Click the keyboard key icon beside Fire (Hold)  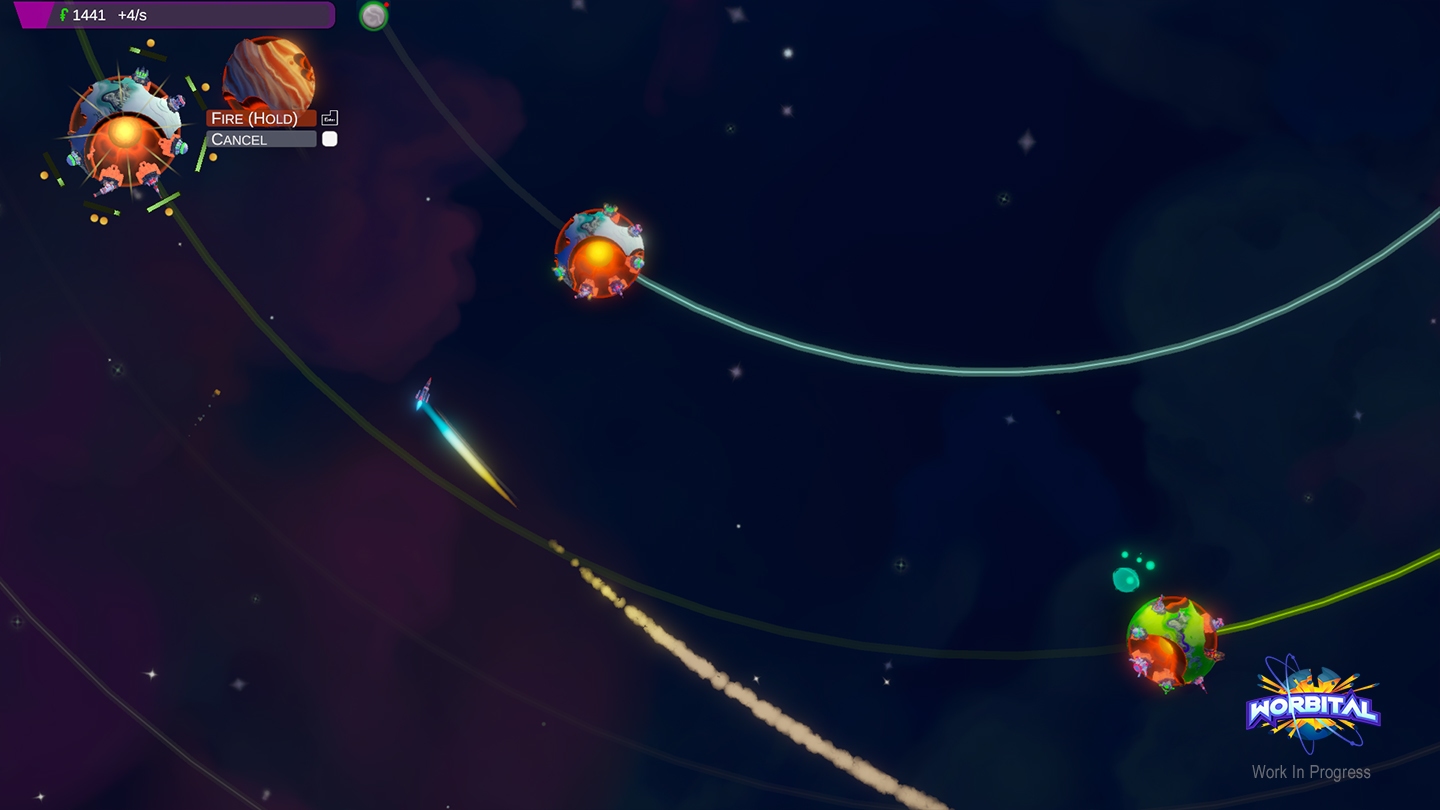(329, 118)
